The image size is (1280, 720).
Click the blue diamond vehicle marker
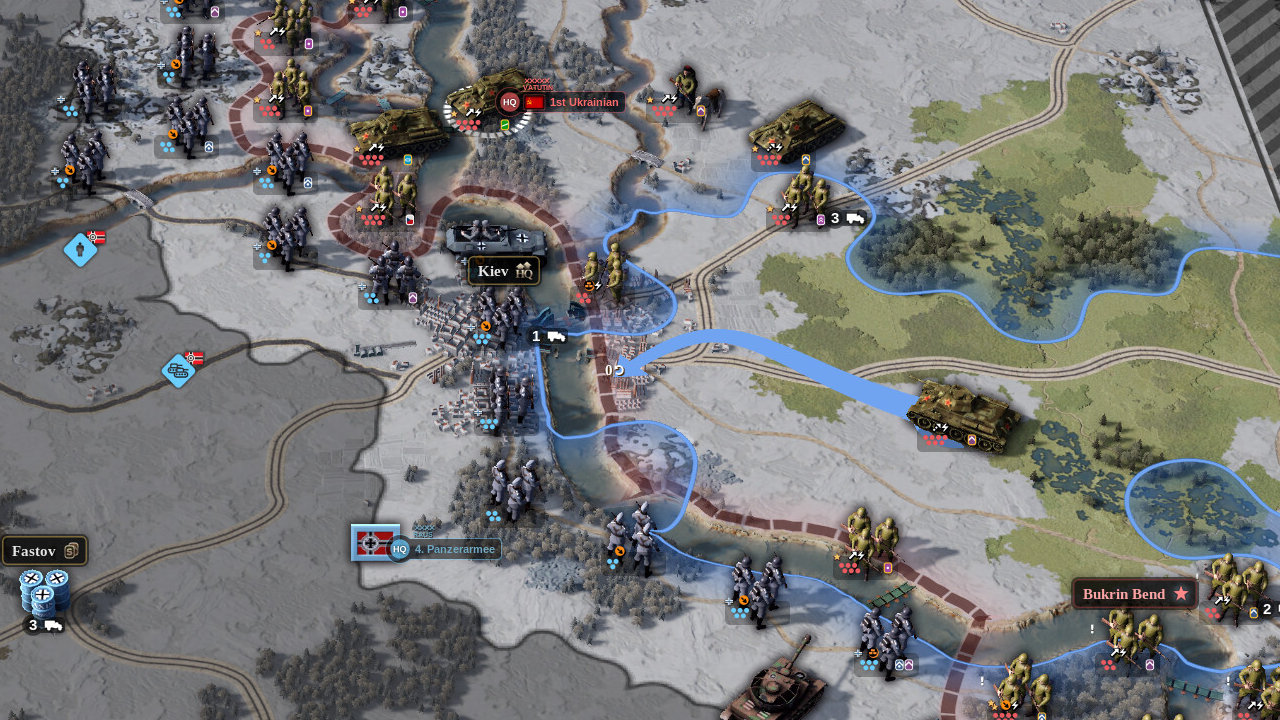(179, 370)
